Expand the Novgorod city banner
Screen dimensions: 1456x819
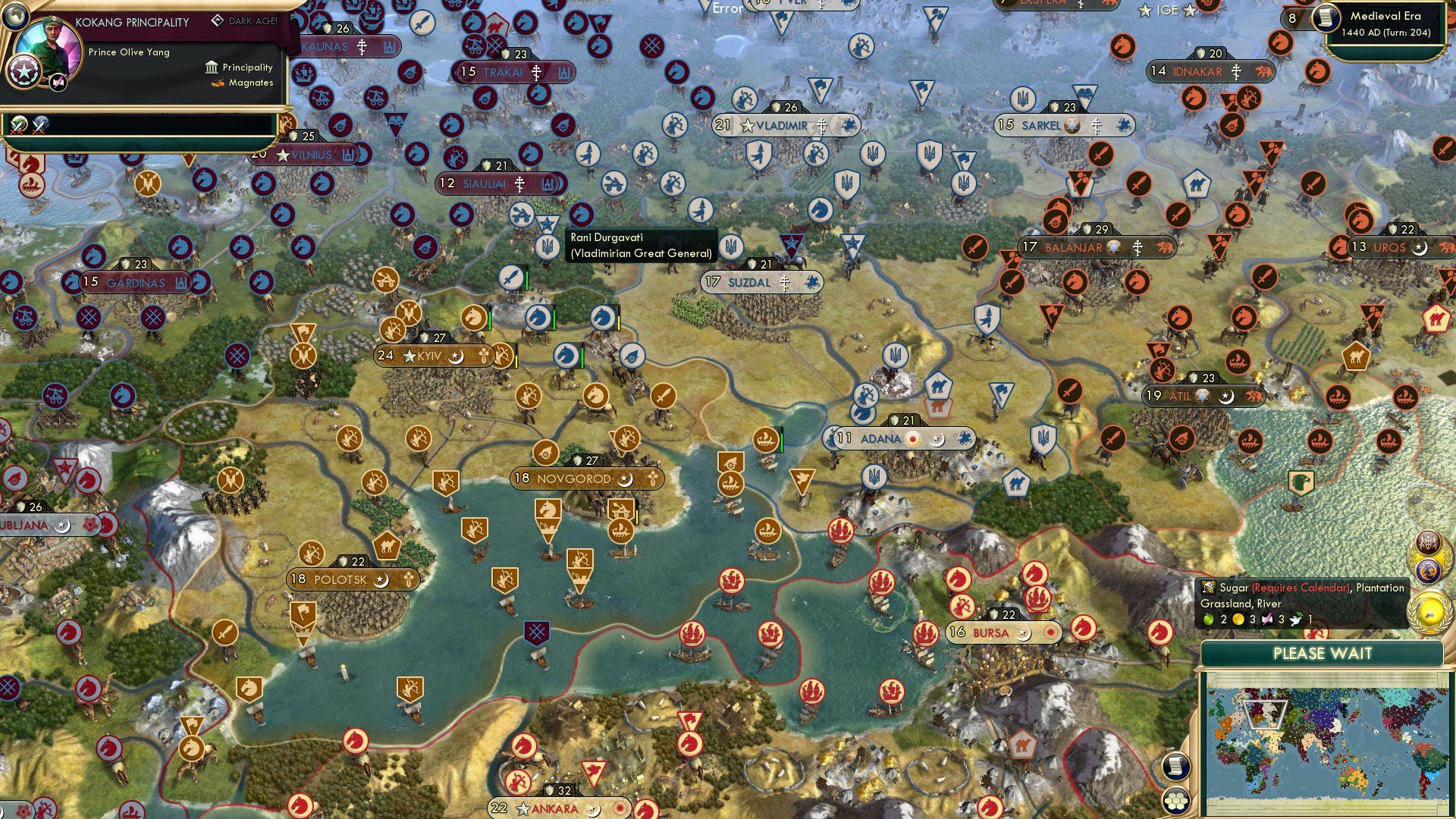click(585, 479)
